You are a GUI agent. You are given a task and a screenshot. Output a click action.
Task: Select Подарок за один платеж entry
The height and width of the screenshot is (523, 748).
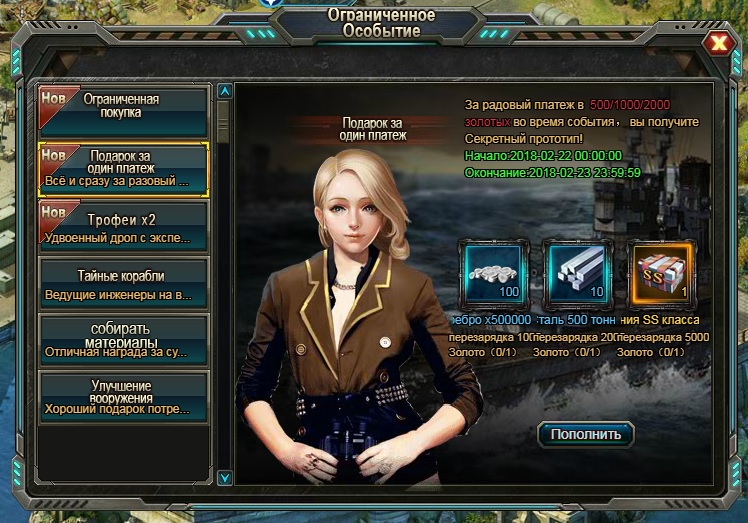[x=123, y=169]
